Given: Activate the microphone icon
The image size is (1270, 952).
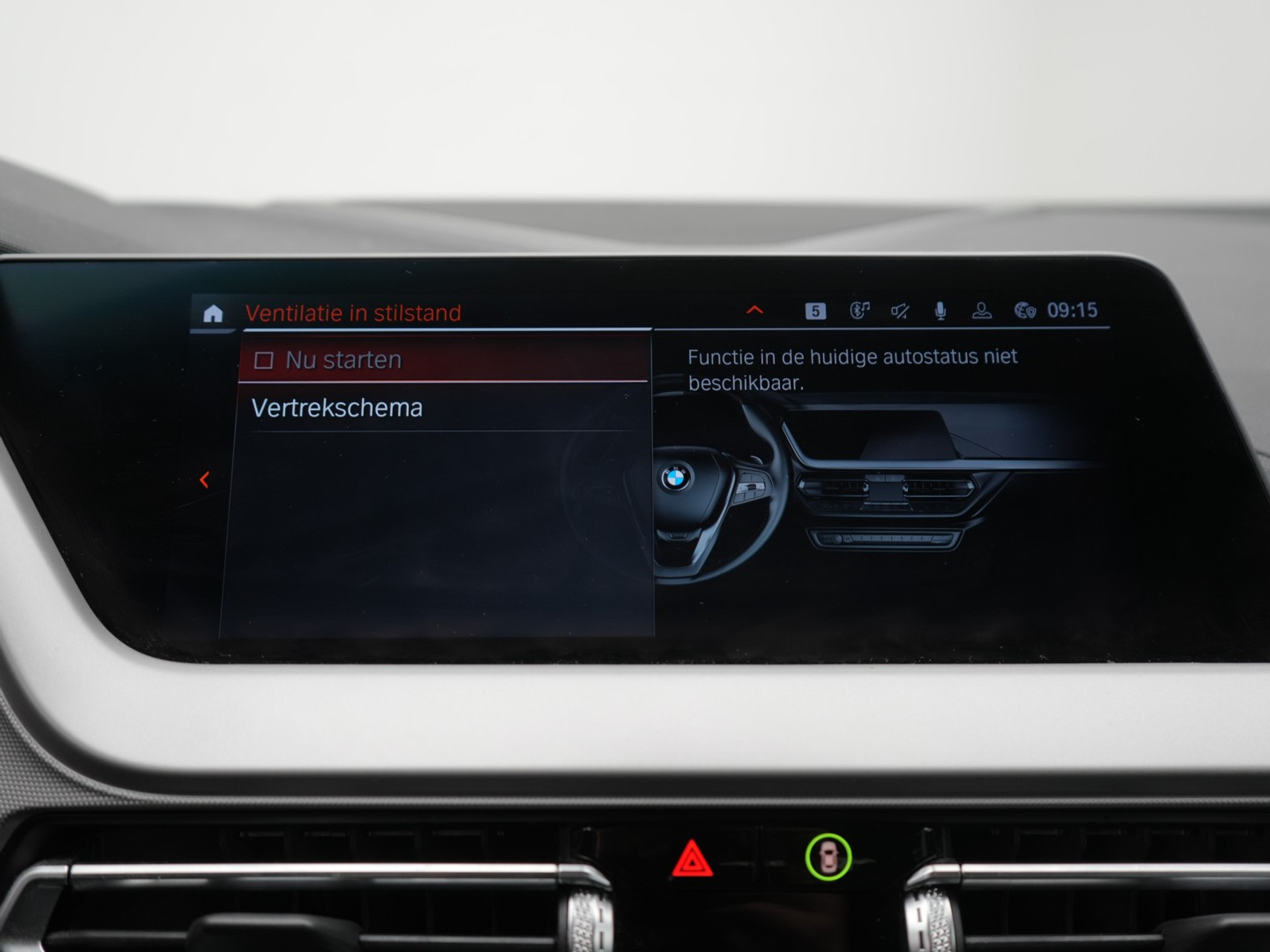Looking at the screenshot, I should (x=940, y=311).
